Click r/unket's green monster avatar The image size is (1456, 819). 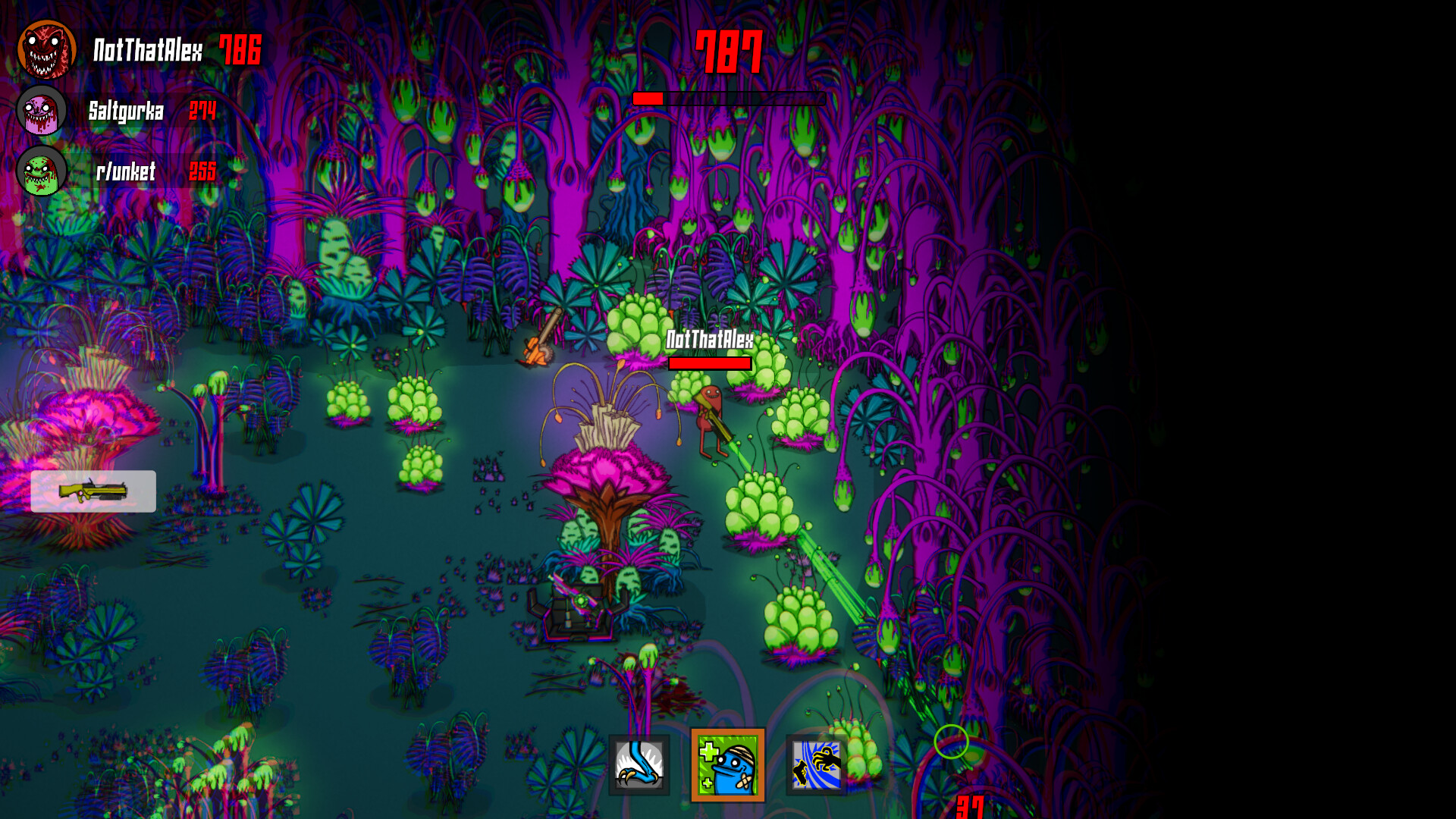point(39,171)
